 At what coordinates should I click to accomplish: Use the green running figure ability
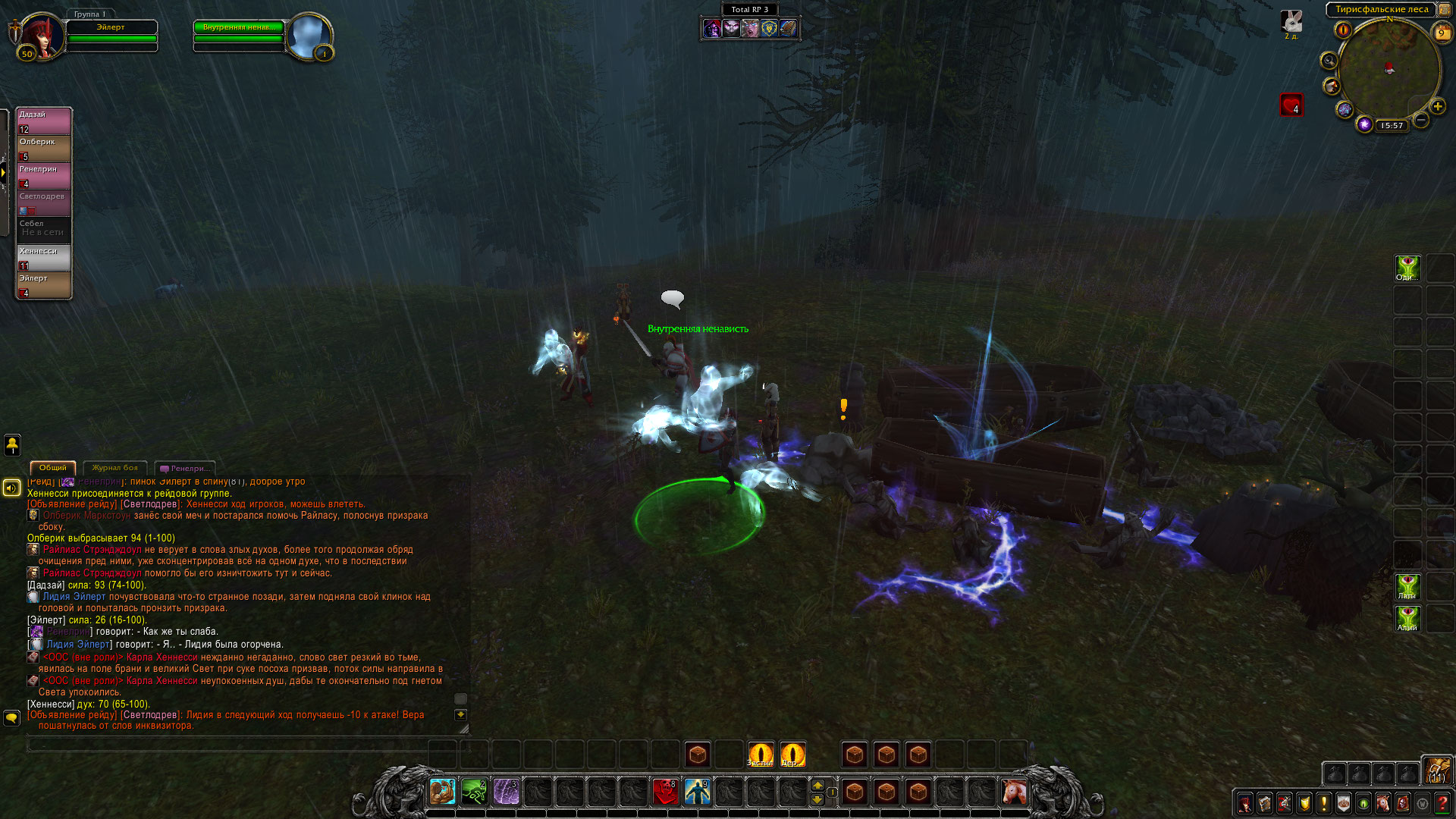pos(474,792)
